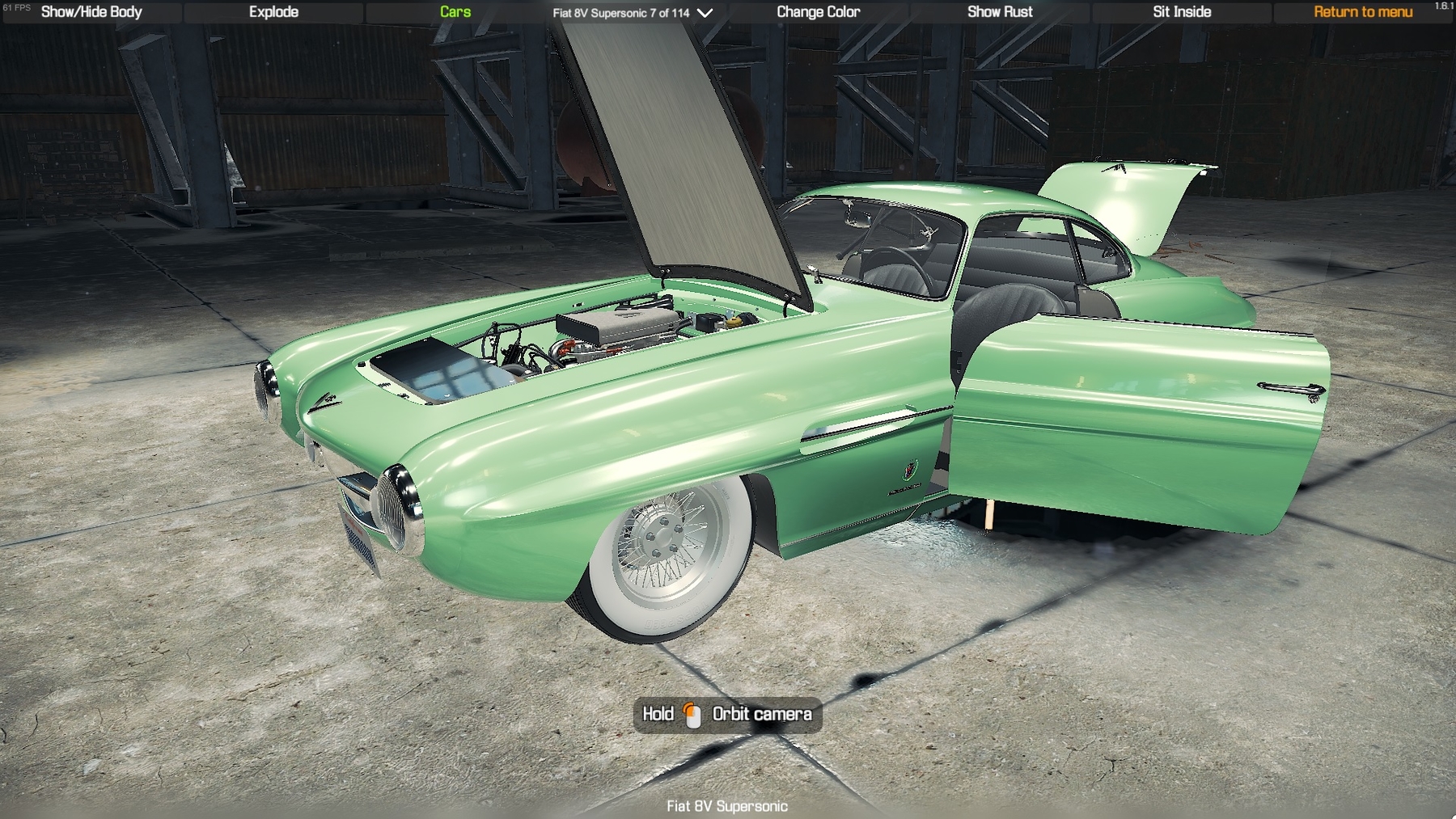The height and width of the screenshot is (819, 1456).
Task: Return to menu via top-right button
Action: pyautogui.click(x=1363, y=12)
